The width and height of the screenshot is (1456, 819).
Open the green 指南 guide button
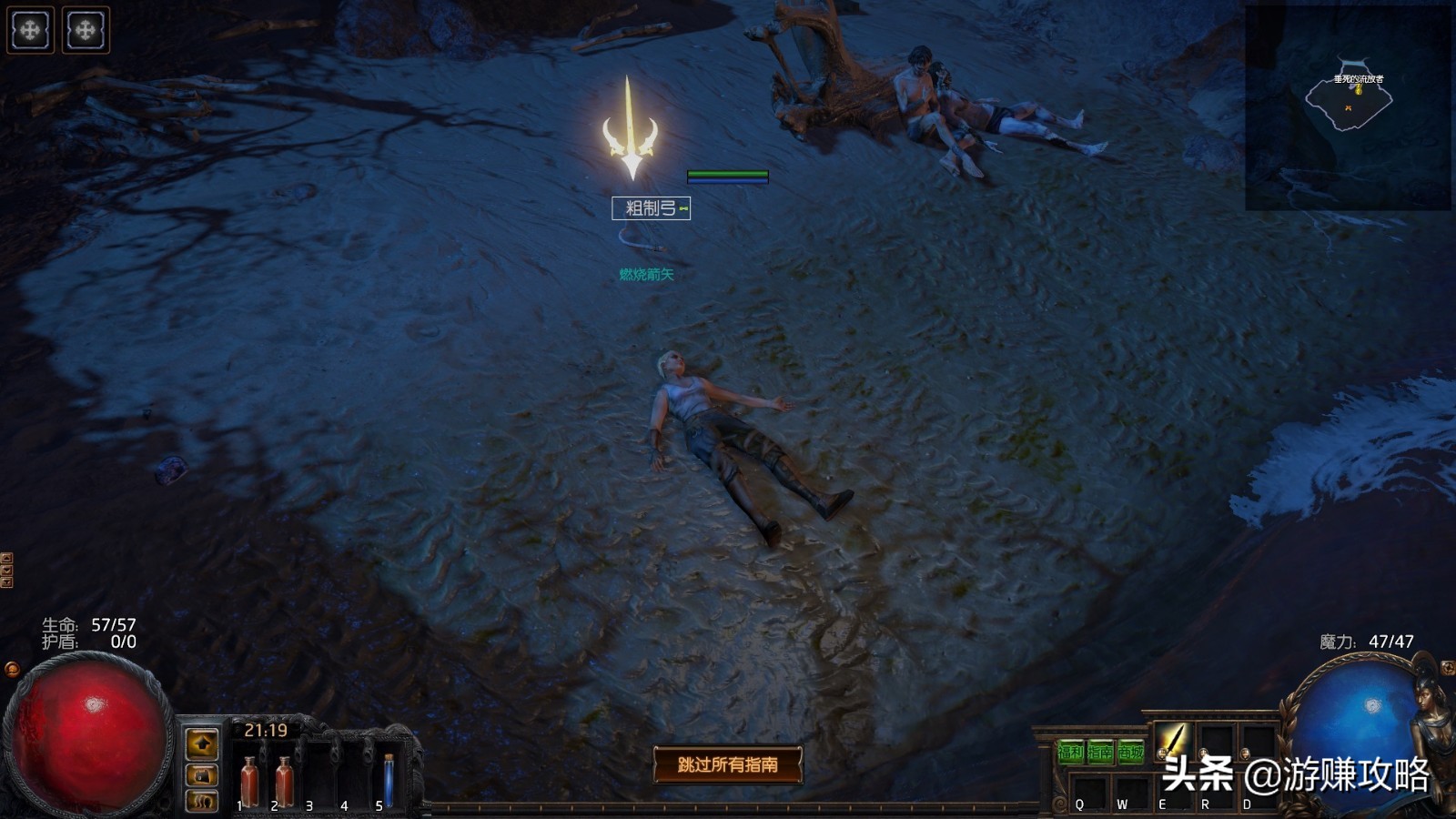point(1100,753)
